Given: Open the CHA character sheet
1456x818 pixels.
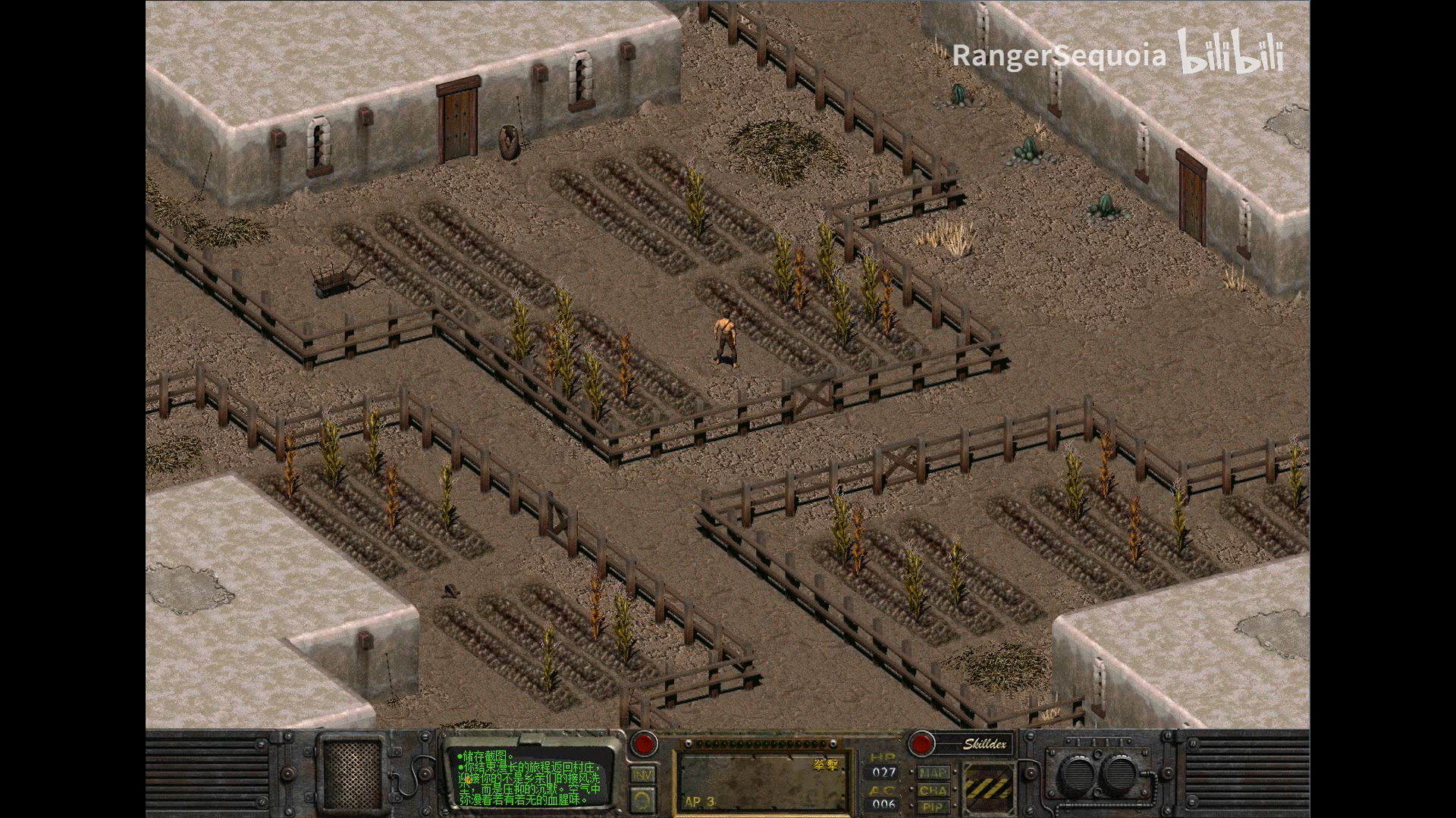Looking at the screenshot, I should [932, 791].
